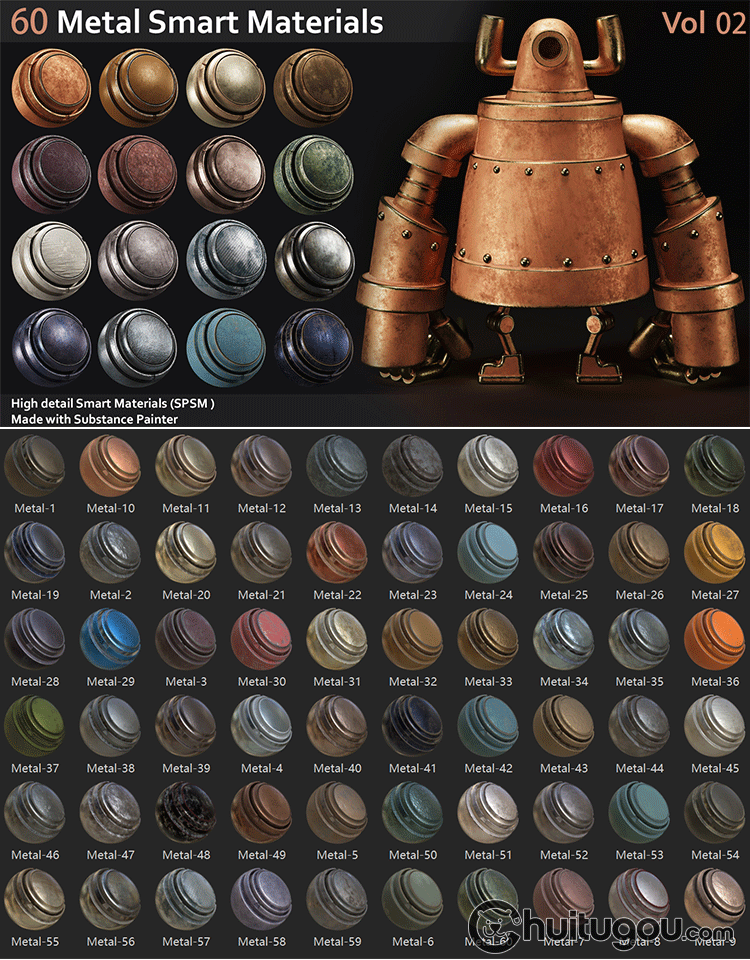Choose the Metal-55 material sphere

click(x=35, y=900)
